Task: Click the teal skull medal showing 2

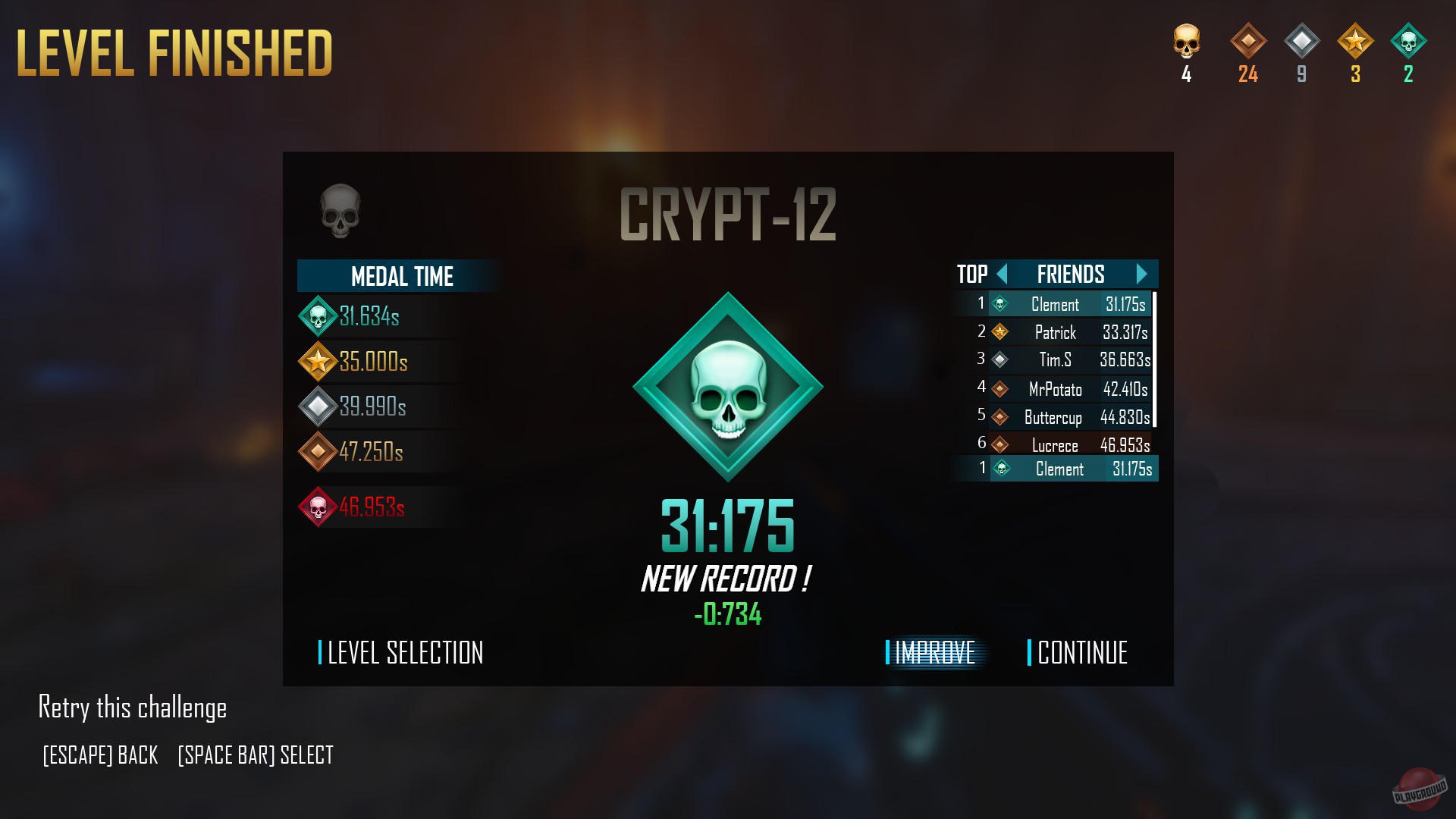Action: click(x=1409, y=47)
